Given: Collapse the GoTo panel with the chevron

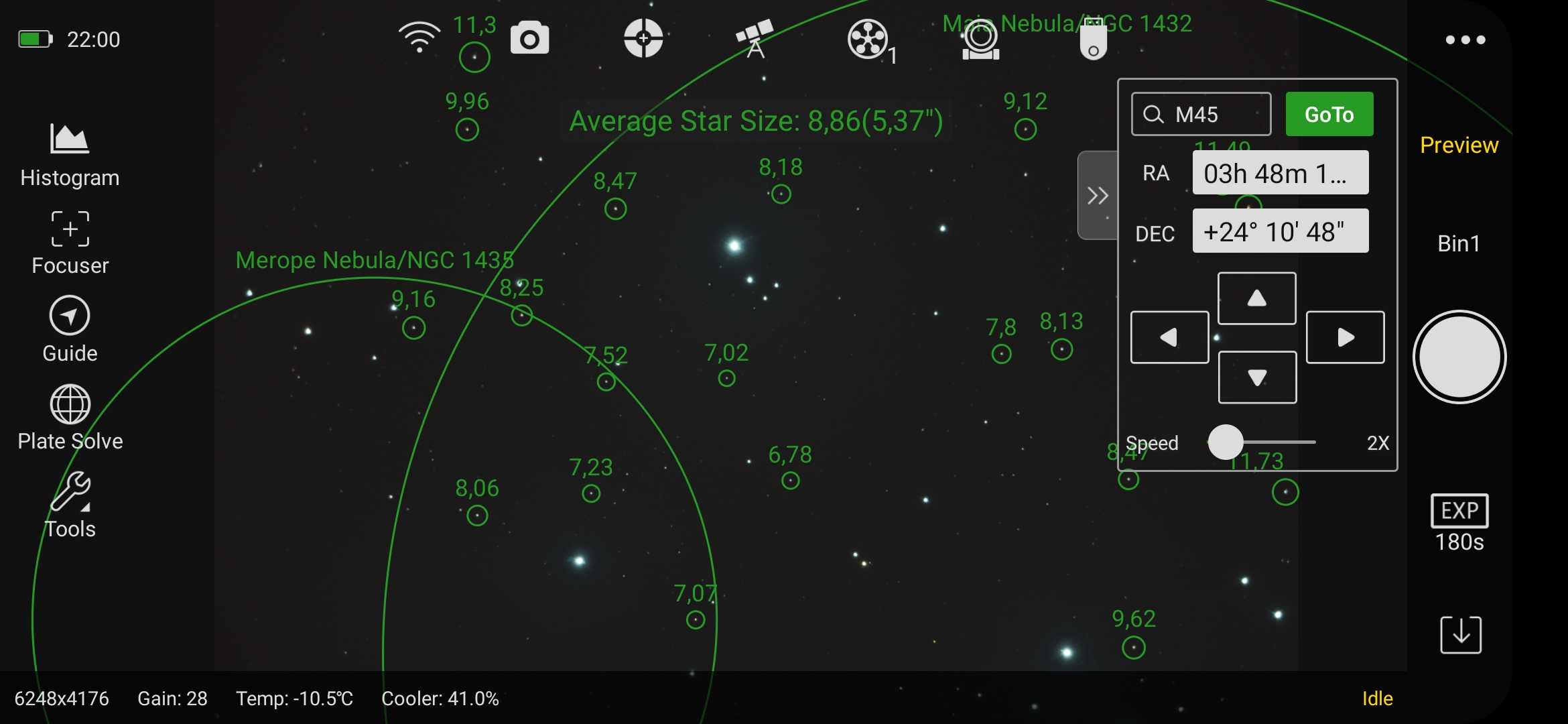Looking at the screenshot, I should [1097, 195].
